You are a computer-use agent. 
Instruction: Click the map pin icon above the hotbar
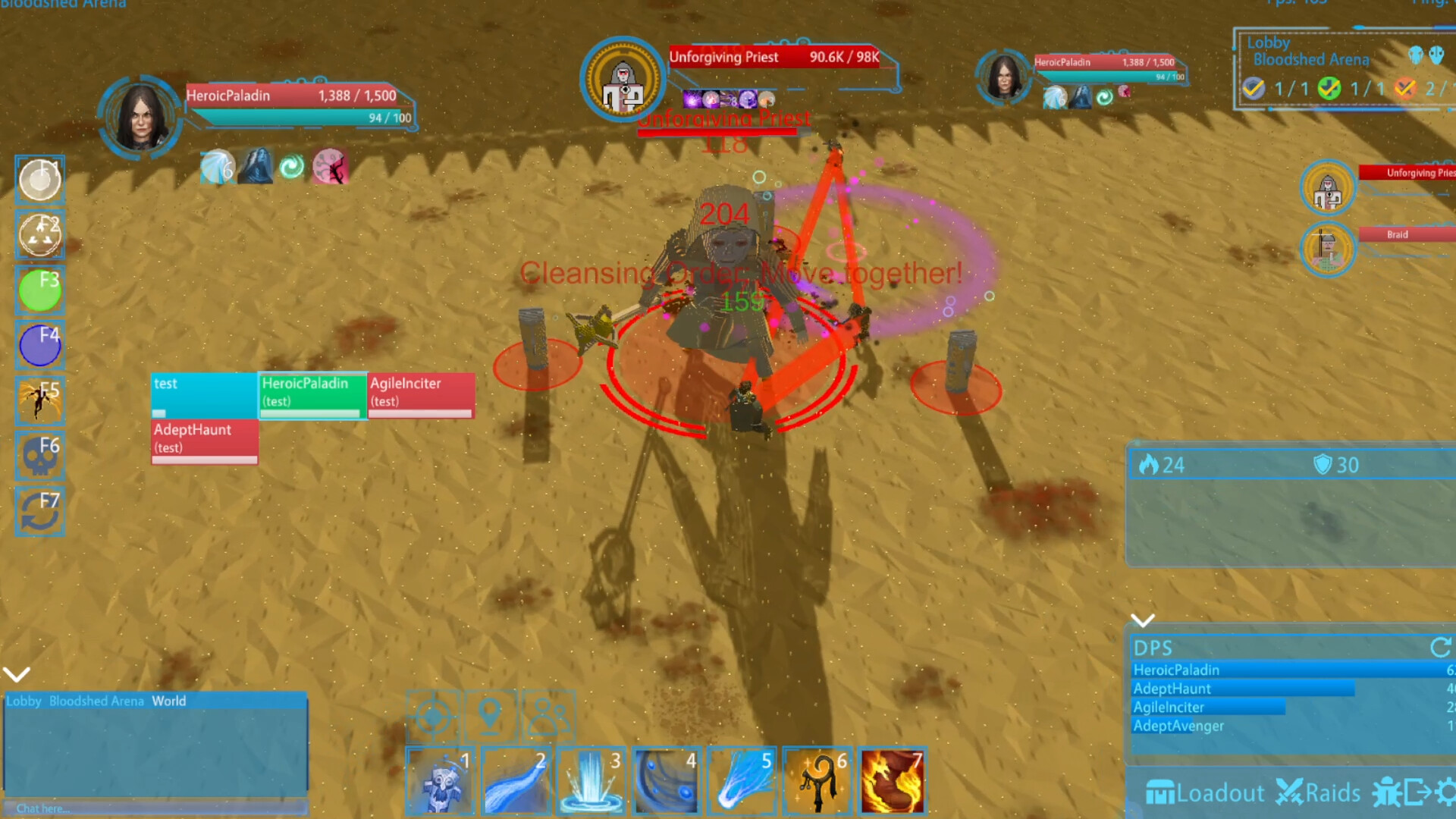(x=491, y=714)
